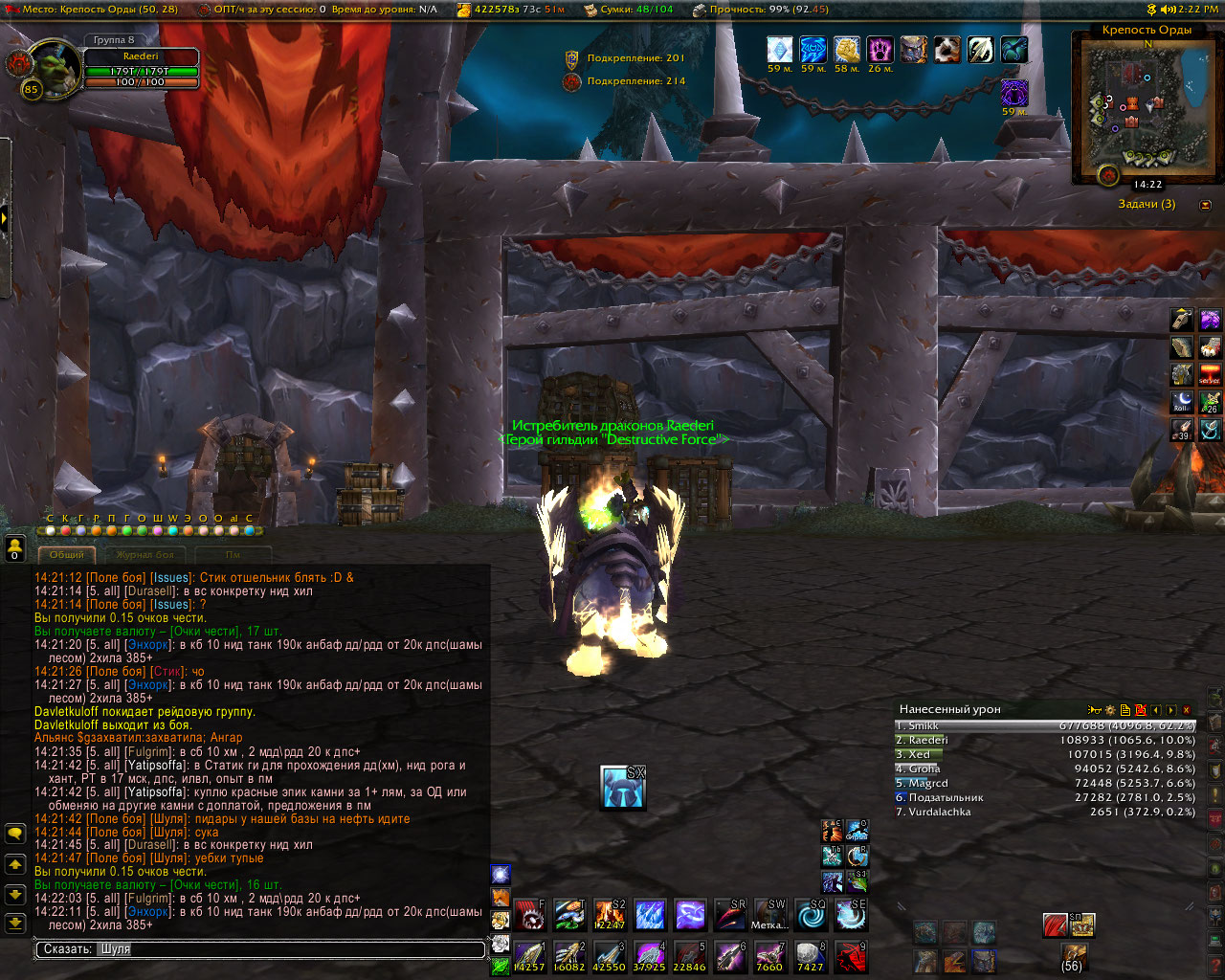
Task: Click the yellow friends list button above chat
Action: 14,547
